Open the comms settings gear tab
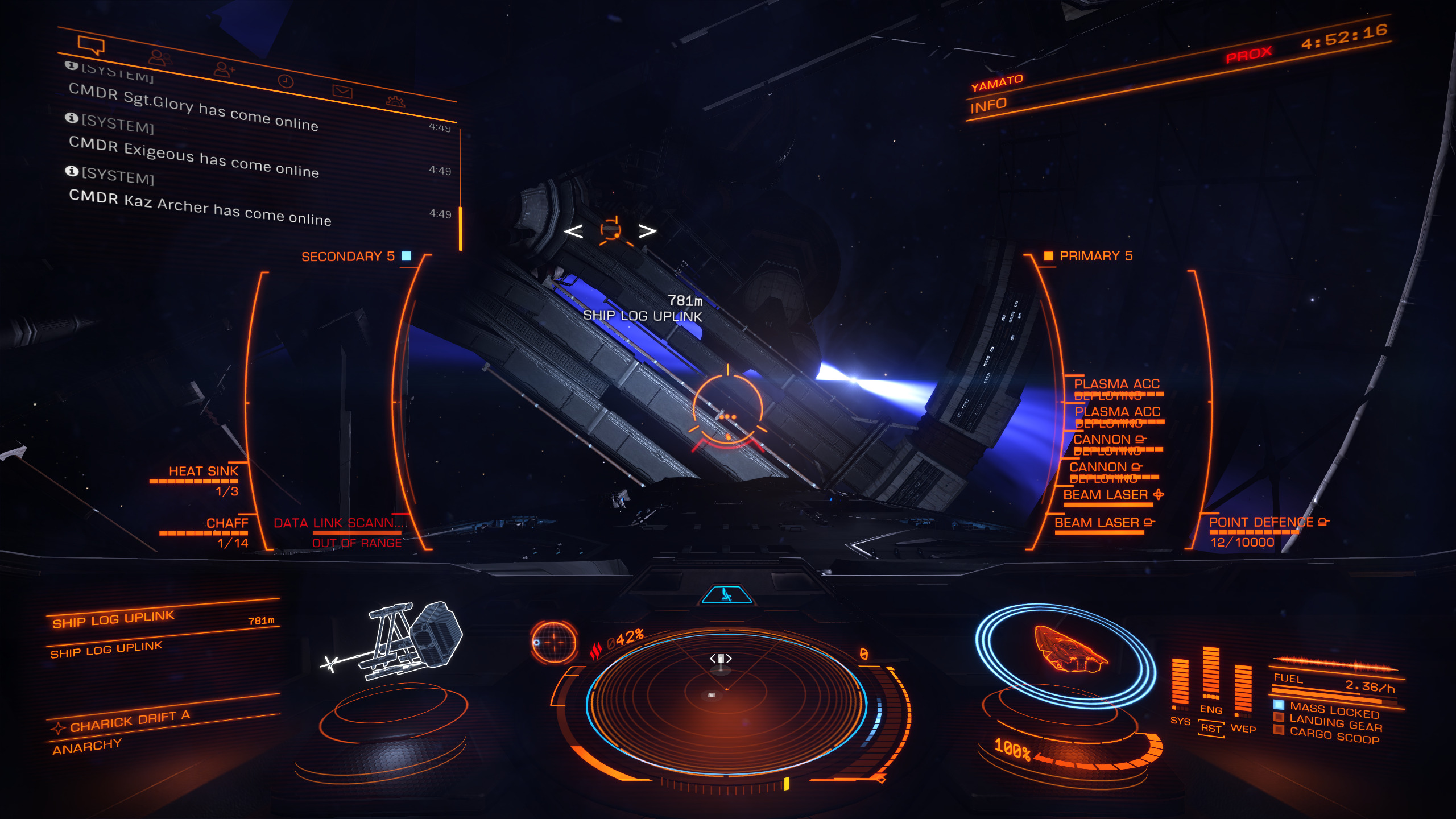The height and width of the screenshot is (819, 1456). (x=395, y=102)
